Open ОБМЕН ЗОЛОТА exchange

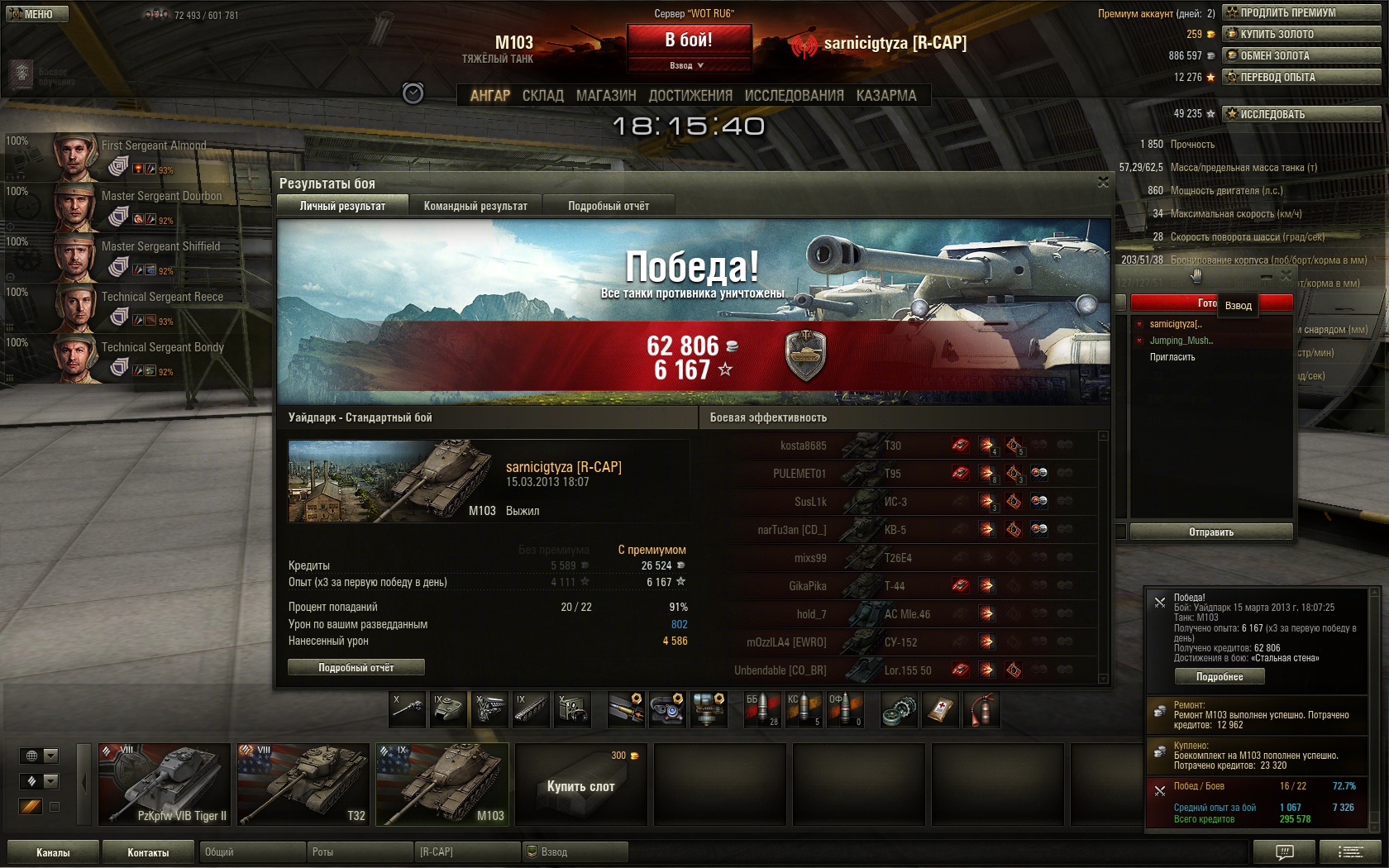tap(1301, 55)
